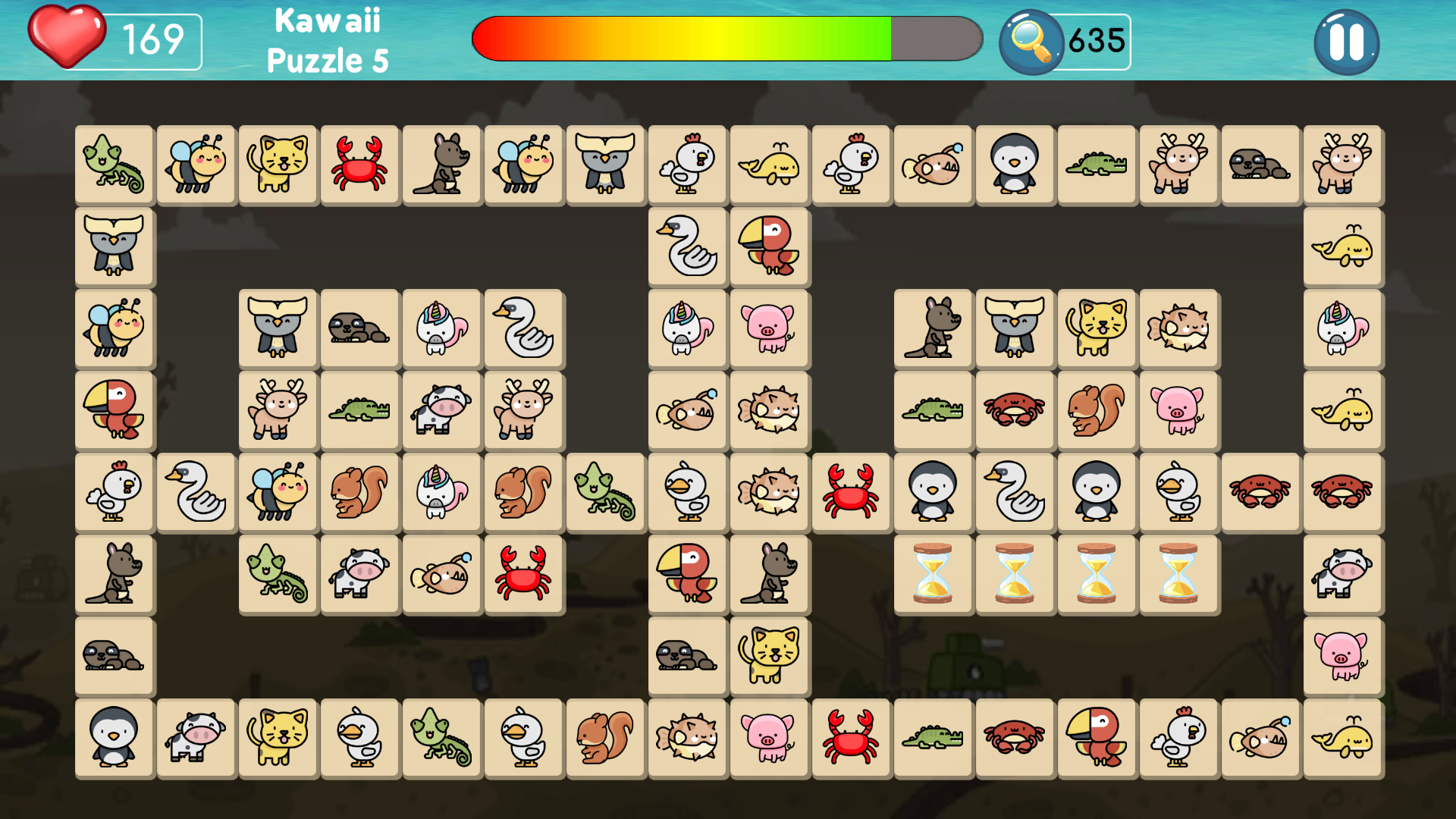Select the crocodile tile in the top row

[x=1097, y=165]
